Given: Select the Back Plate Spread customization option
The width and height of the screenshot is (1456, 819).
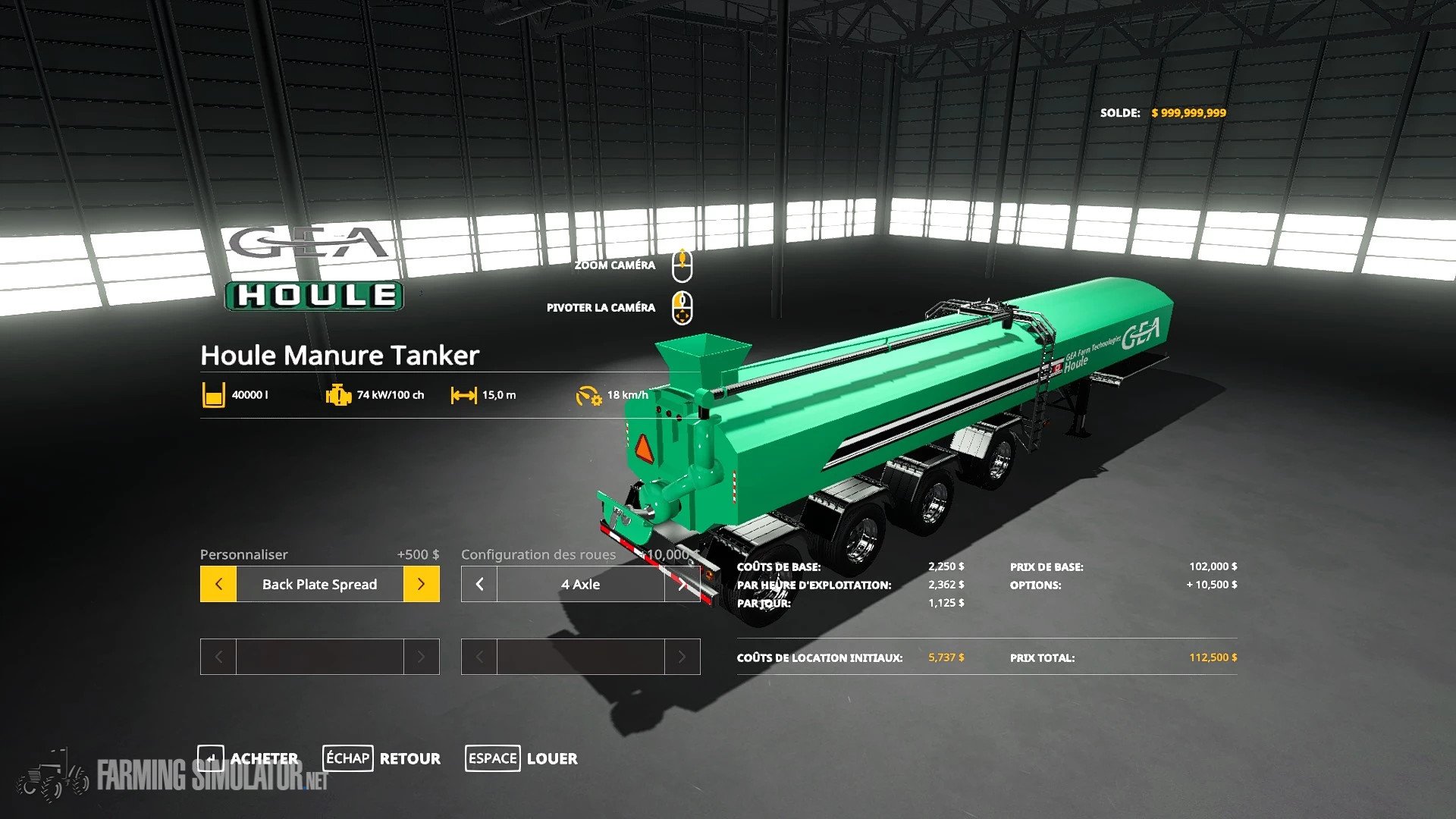Looking at the screenshot, I should click(318, 584).
